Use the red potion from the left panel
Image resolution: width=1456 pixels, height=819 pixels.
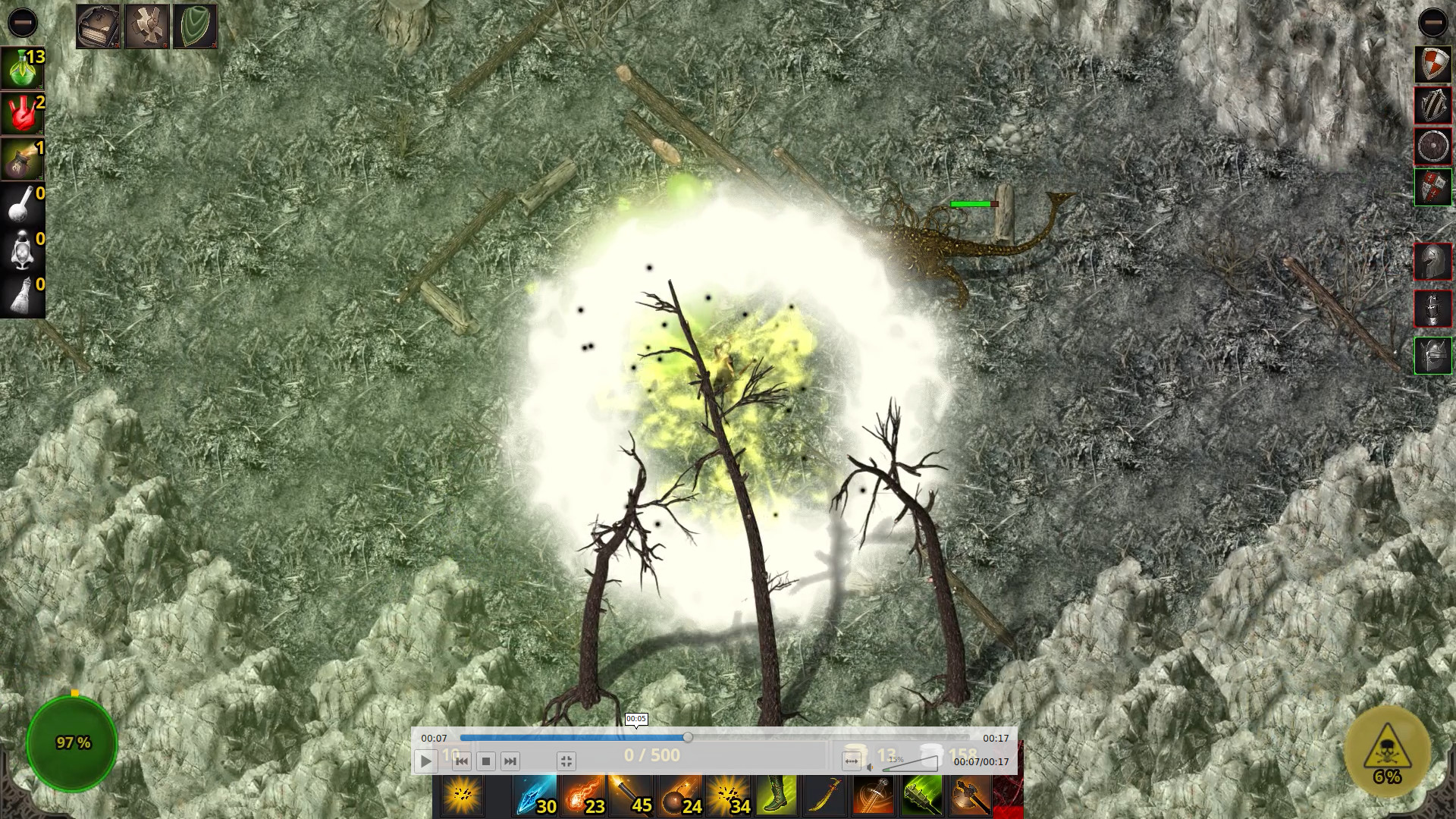tap(23, 112)
